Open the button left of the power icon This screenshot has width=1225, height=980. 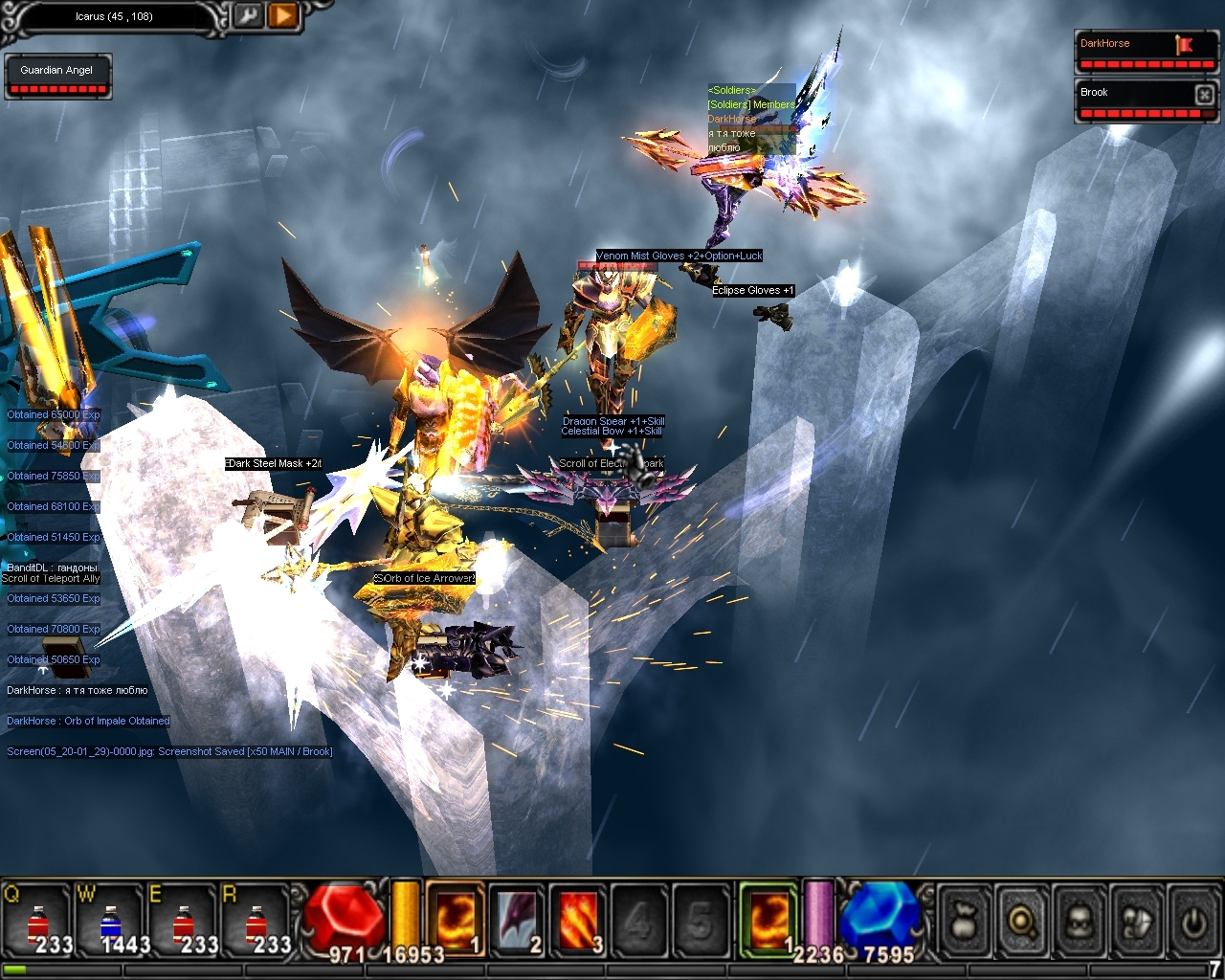(x=1137, y=921)
